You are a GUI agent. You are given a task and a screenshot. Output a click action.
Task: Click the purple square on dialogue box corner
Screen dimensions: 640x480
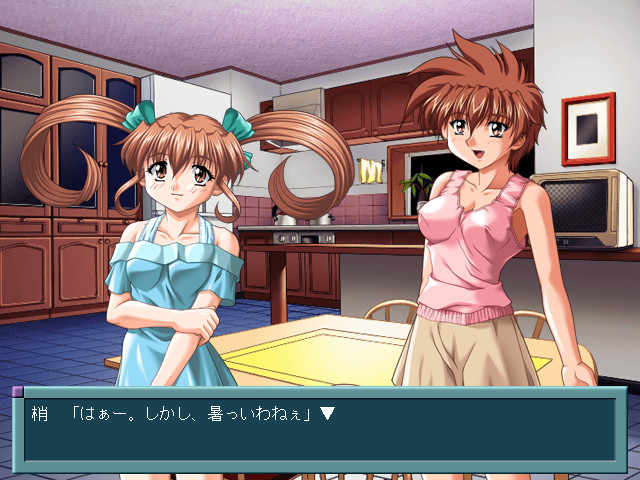point(17,392)
